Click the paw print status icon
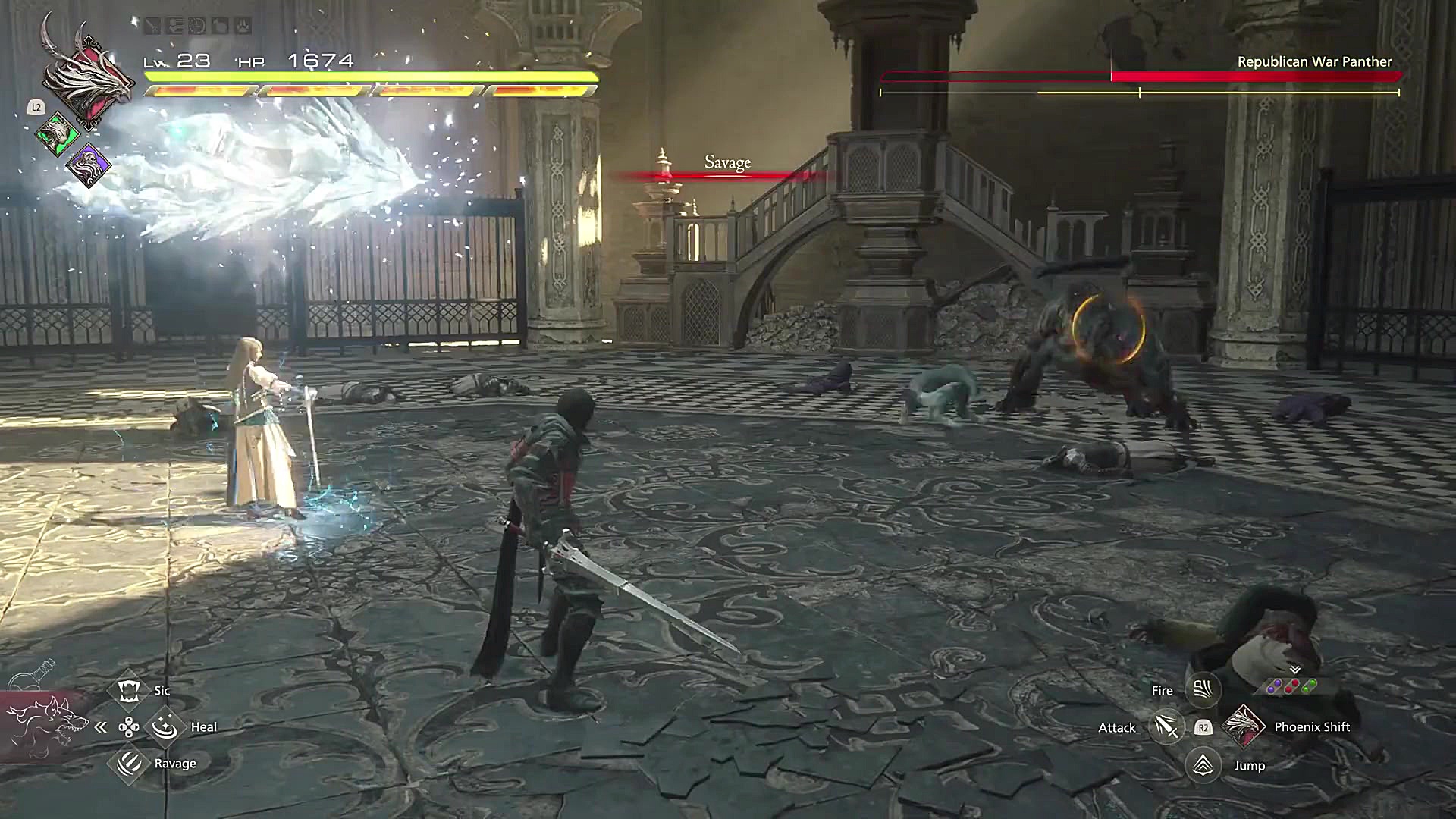 point(241,27)
